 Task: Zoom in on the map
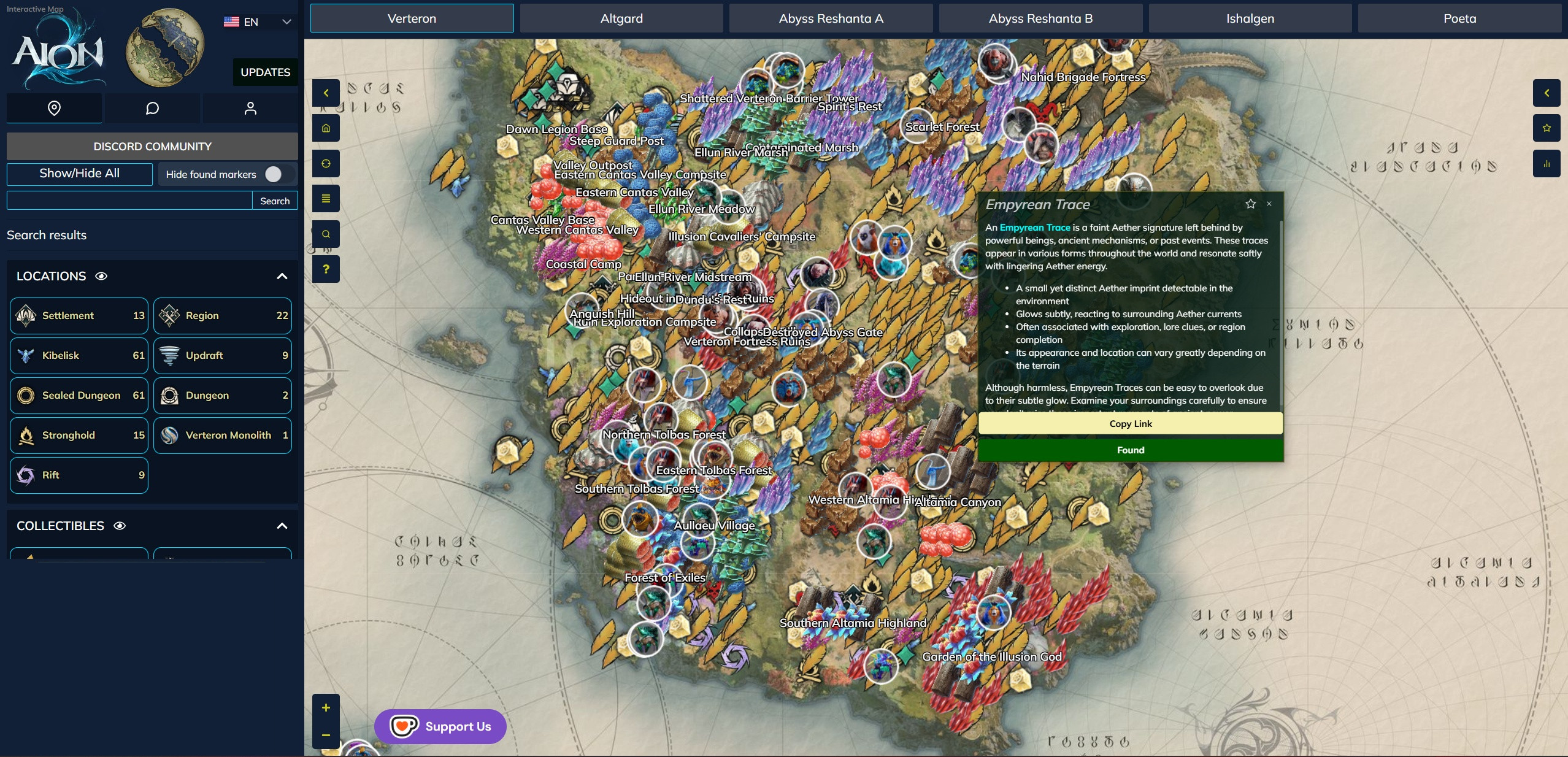point(326,707)
